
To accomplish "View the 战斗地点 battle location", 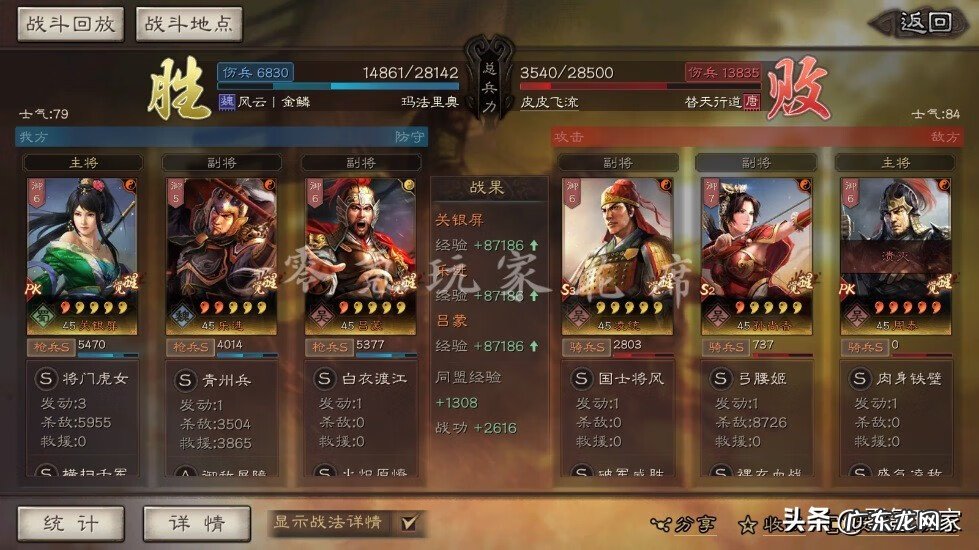I will (188, 24).
